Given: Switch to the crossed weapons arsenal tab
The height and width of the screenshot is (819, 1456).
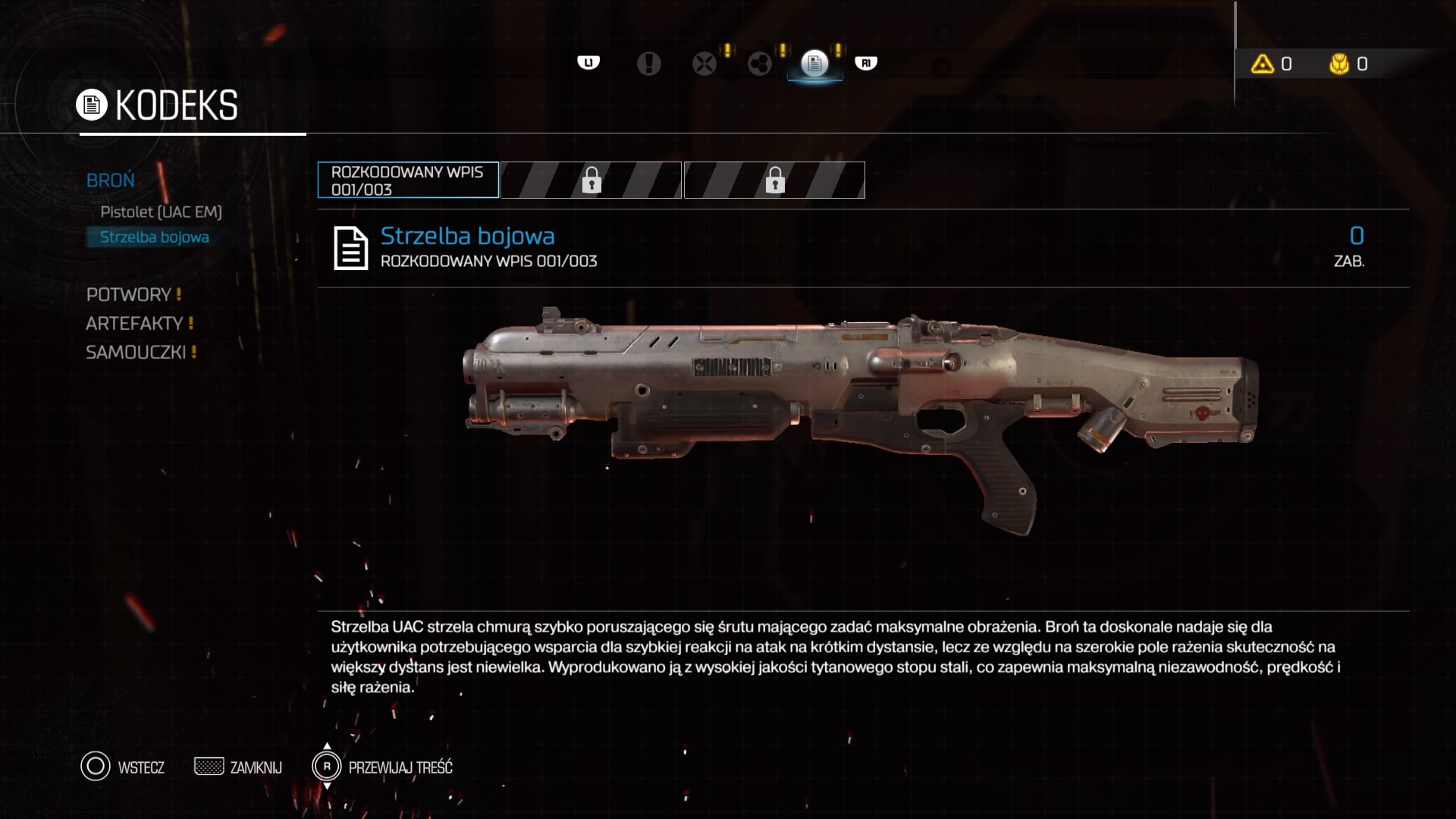Looking at the screenshot, I should point(704,64).
